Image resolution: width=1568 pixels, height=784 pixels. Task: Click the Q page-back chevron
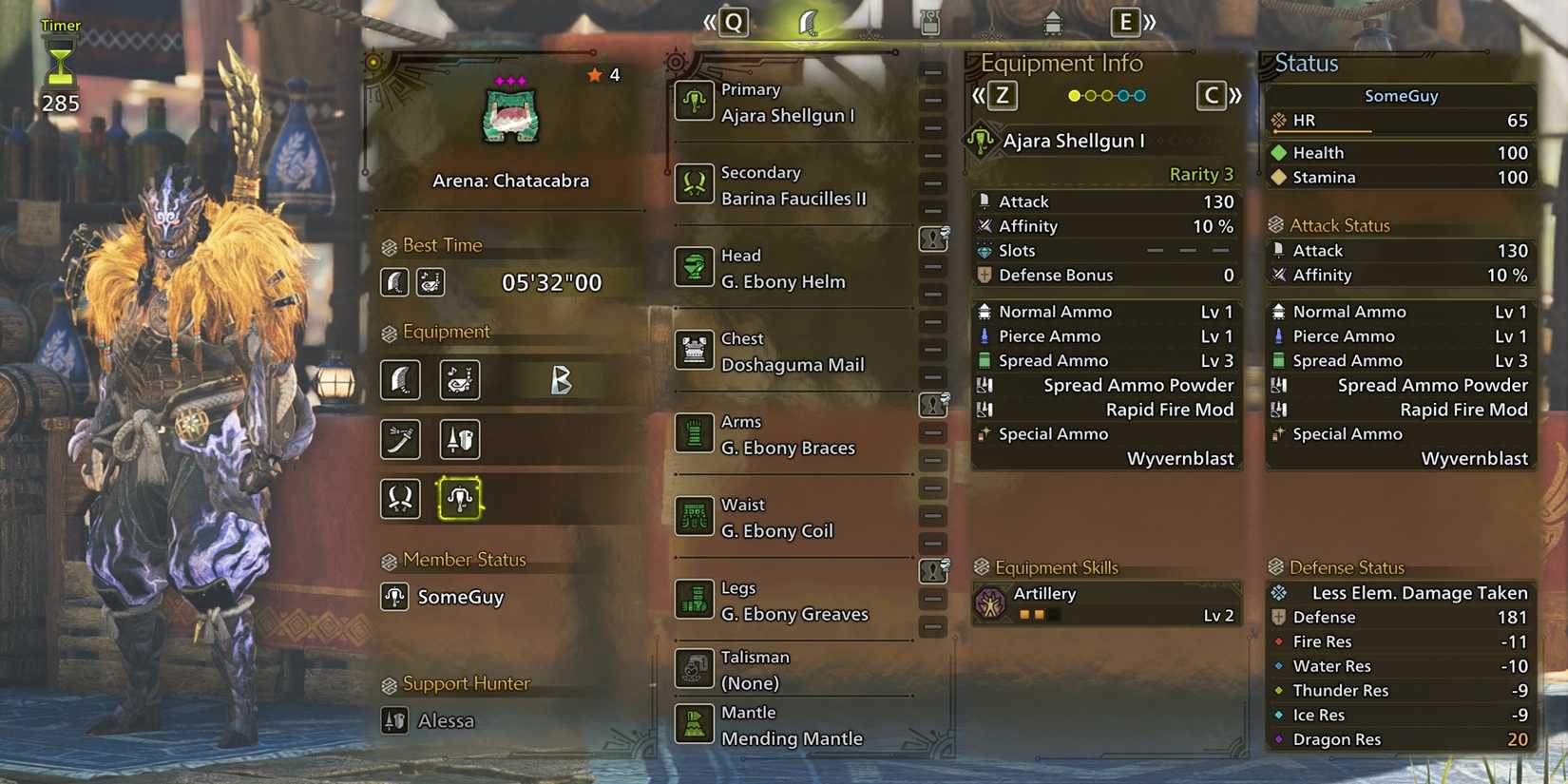[732, 21]
